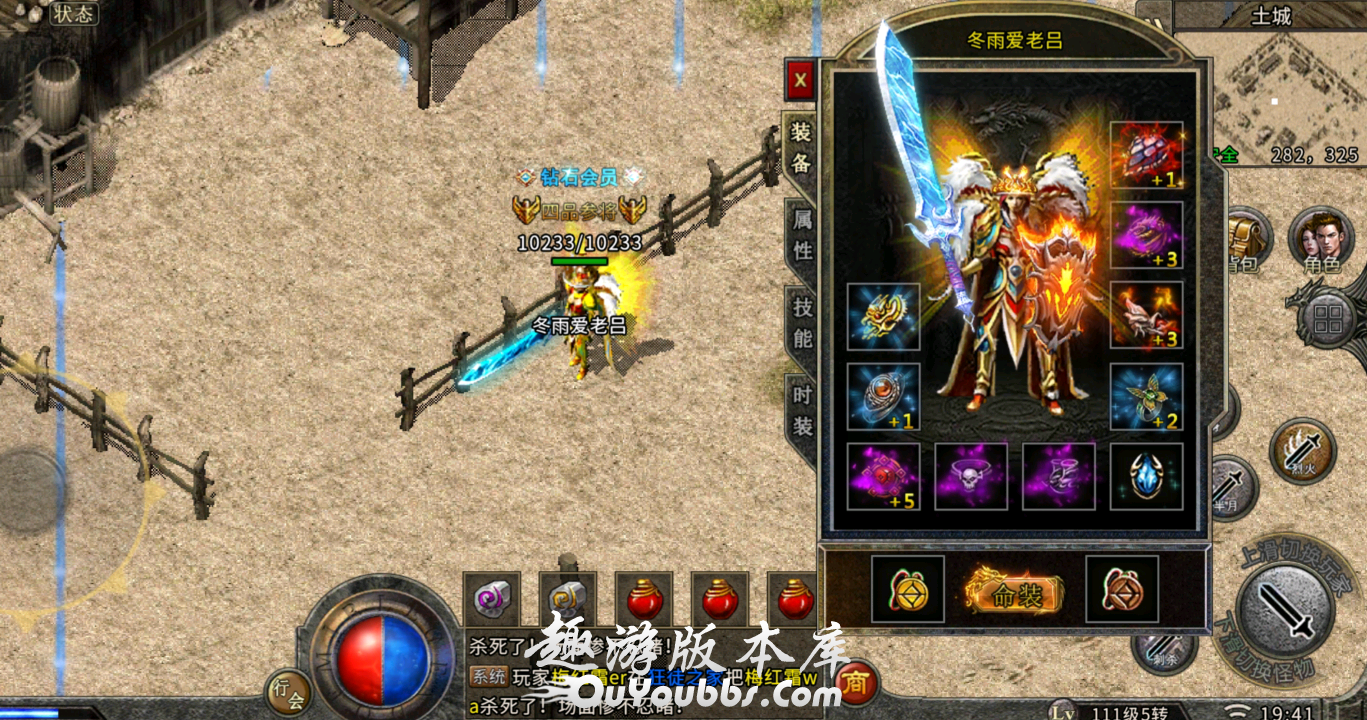1367x720 pixels.
Task: Select the purple item slot marked +5
Action: (883, 476)
